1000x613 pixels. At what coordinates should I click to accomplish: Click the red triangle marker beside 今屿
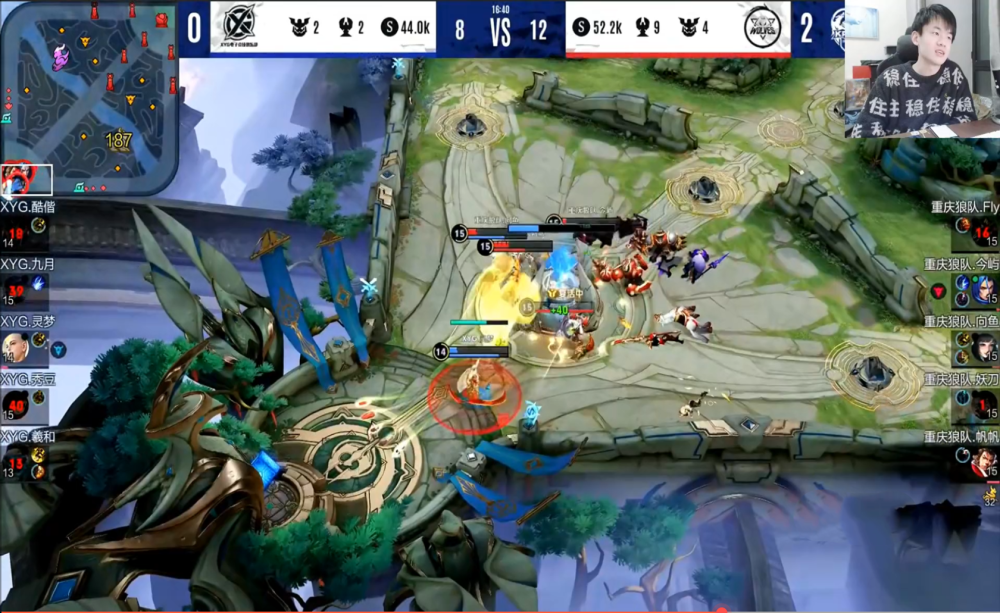coord(938,290)
